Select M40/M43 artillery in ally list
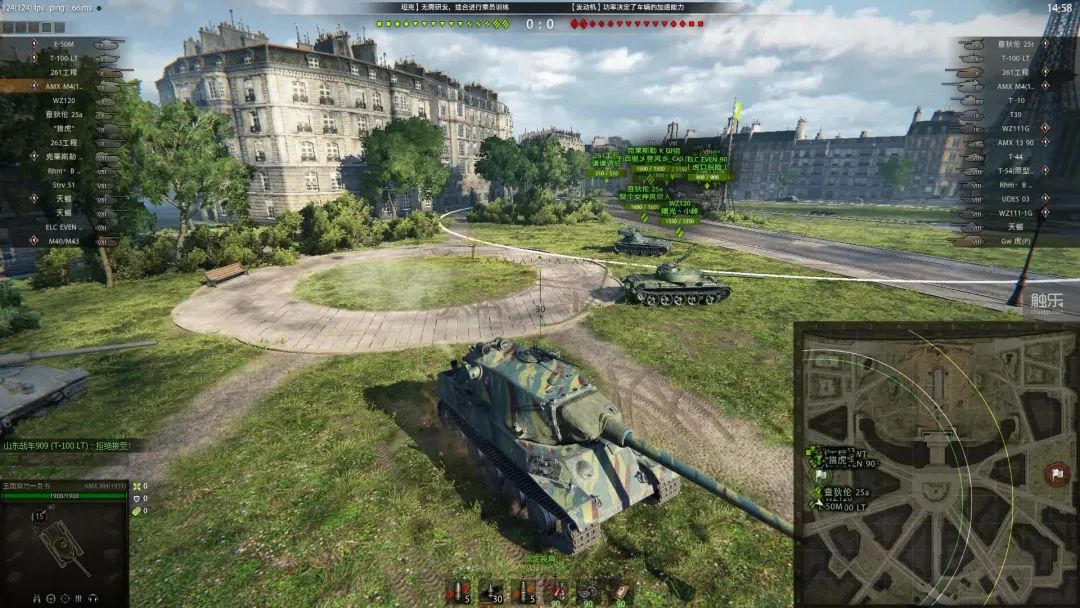Image resolution: width=1080 pixels, height=608 pixels. click(64, 241)
